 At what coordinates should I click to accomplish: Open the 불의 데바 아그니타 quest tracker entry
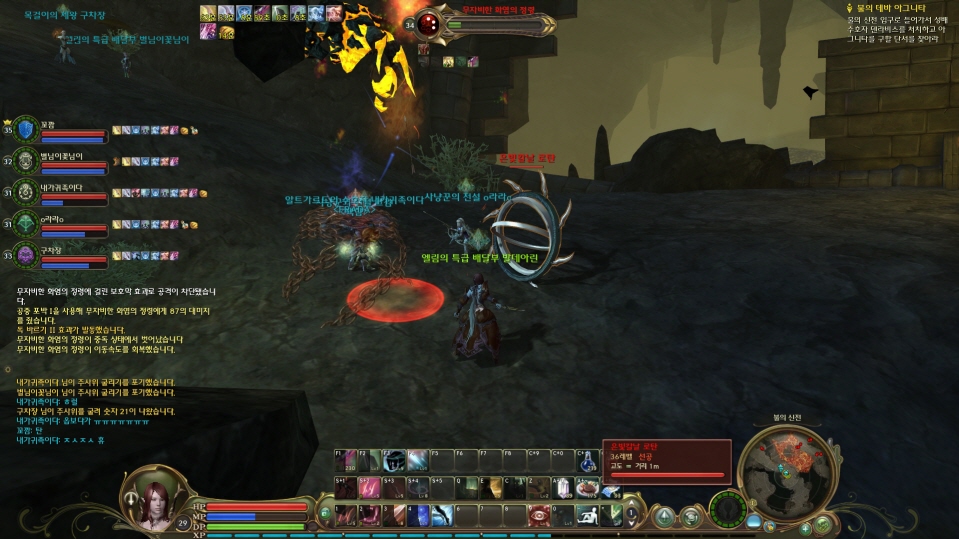pos(890,7)
